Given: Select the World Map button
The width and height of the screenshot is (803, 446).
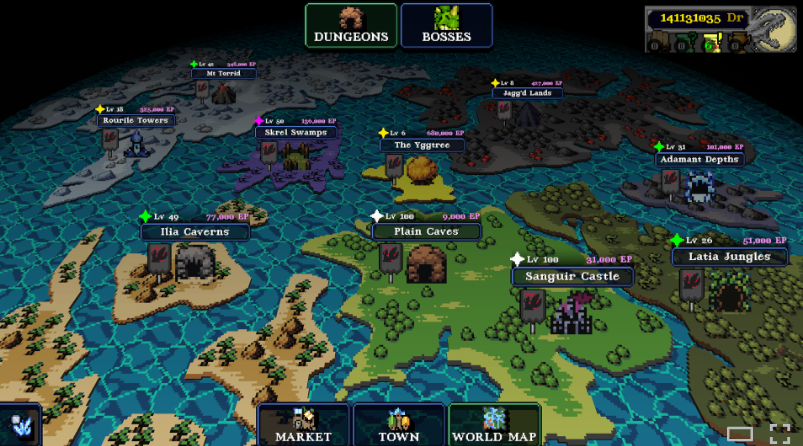Looking at the screenshot, I should tap(495, 425).
